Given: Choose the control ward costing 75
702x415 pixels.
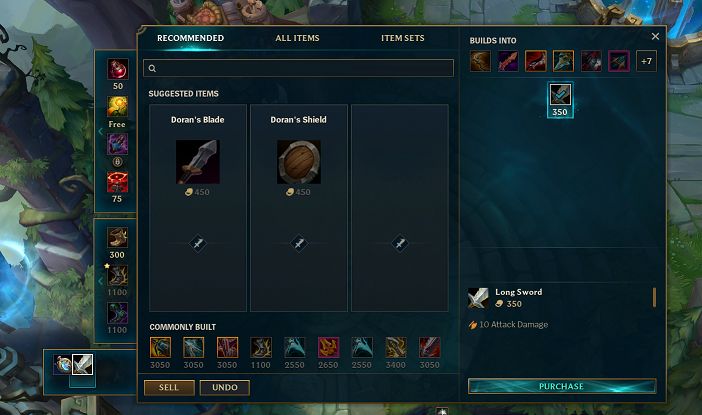Looking at the screenshot, I should (x=118, y=182).
